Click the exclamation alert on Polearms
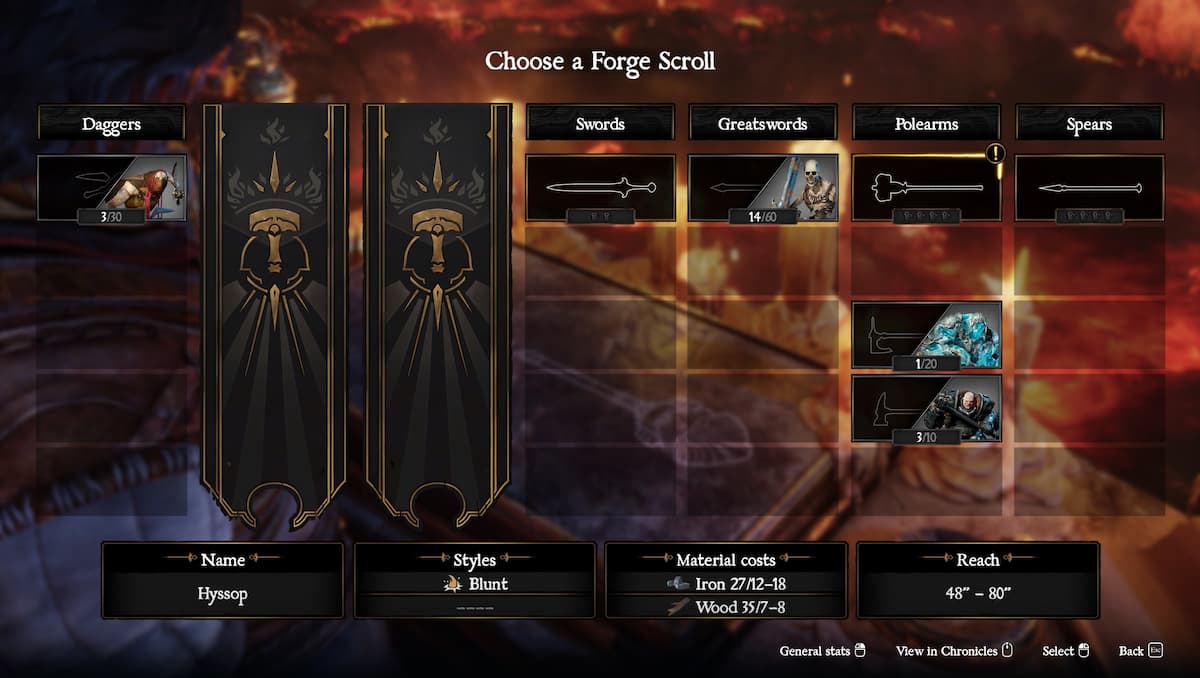Image resolution: width=1200 pixels, height=678 pixels. [x=995, y=154]
